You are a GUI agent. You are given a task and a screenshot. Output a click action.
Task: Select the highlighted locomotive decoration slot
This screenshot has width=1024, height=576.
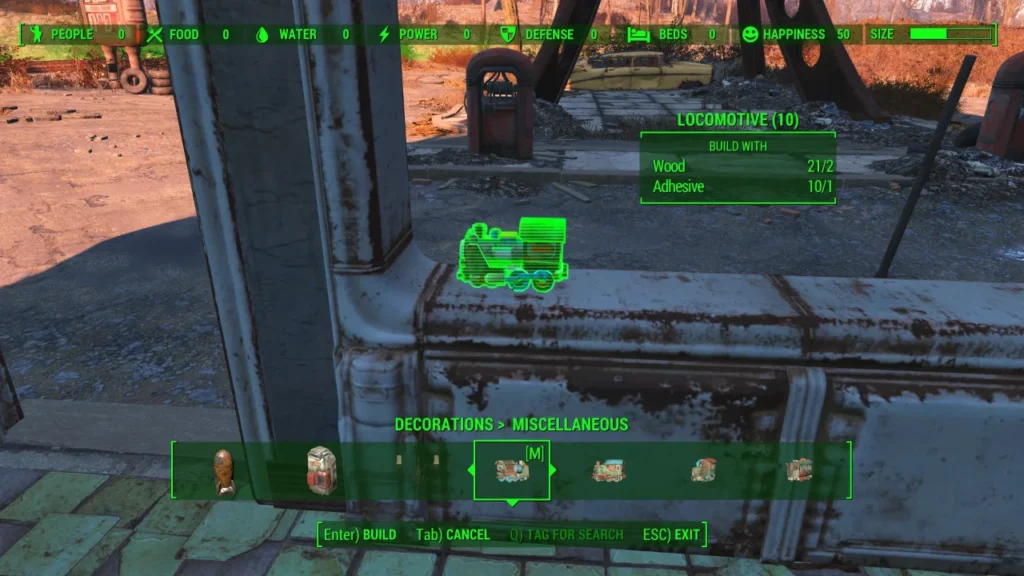coord(511,470)
